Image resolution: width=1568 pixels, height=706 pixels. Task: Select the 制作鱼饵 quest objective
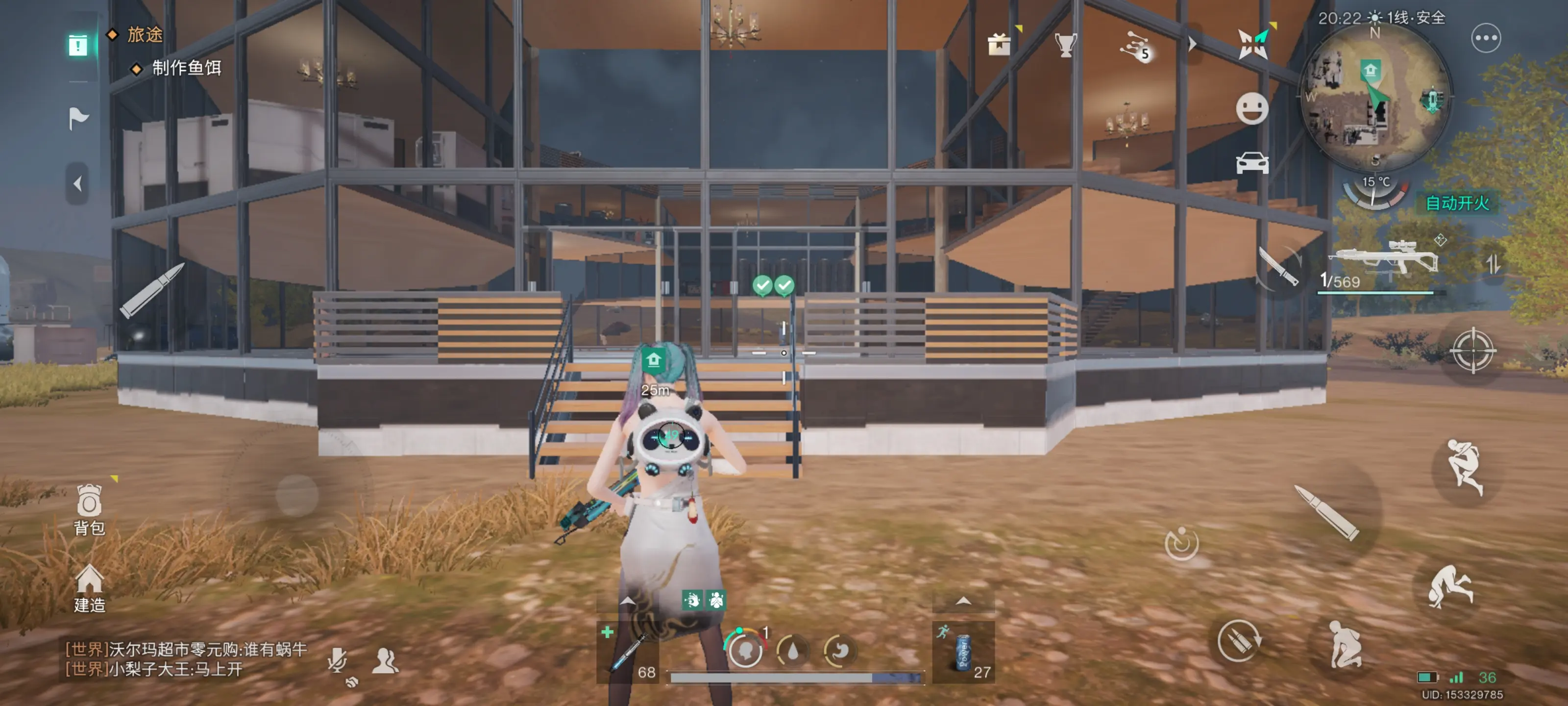tap(186, 68)
